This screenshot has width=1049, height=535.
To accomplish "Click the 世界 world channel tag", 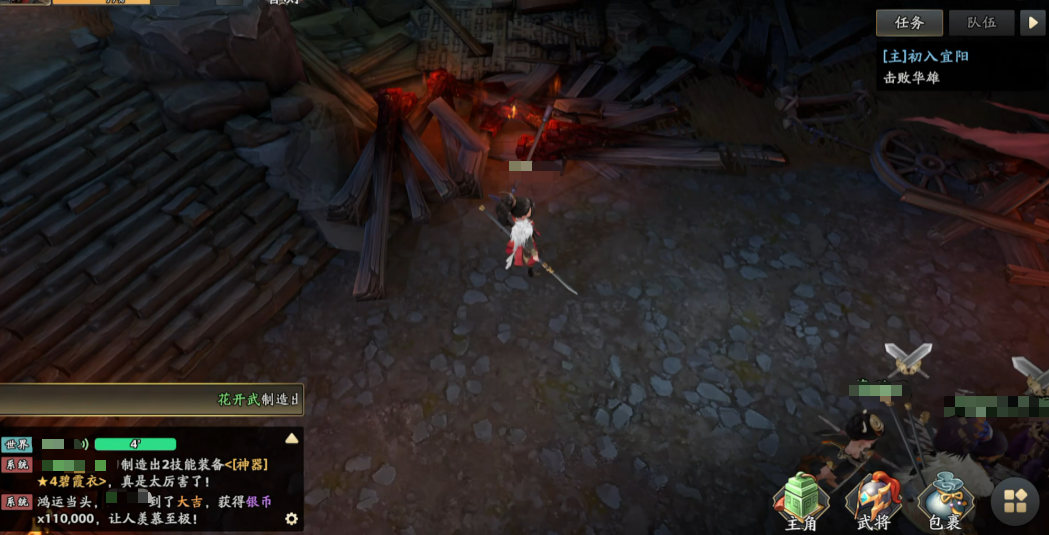I will [17, 444].
